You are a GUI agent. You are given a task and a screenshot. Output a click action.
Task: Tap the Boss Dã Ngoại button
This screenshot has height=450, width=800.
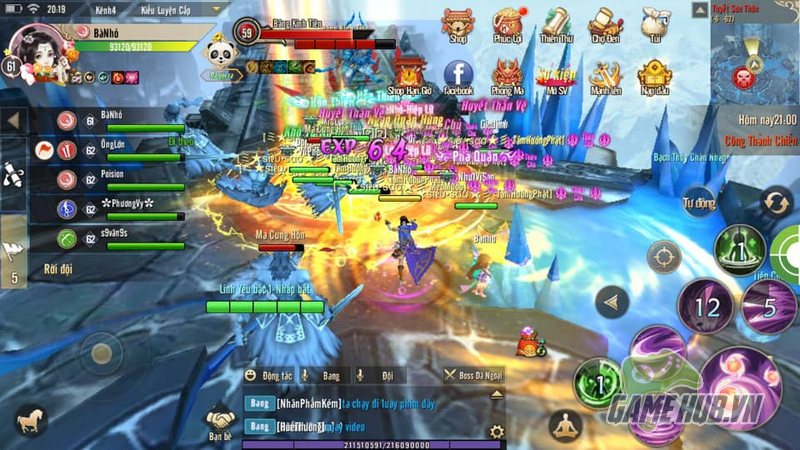473,375
